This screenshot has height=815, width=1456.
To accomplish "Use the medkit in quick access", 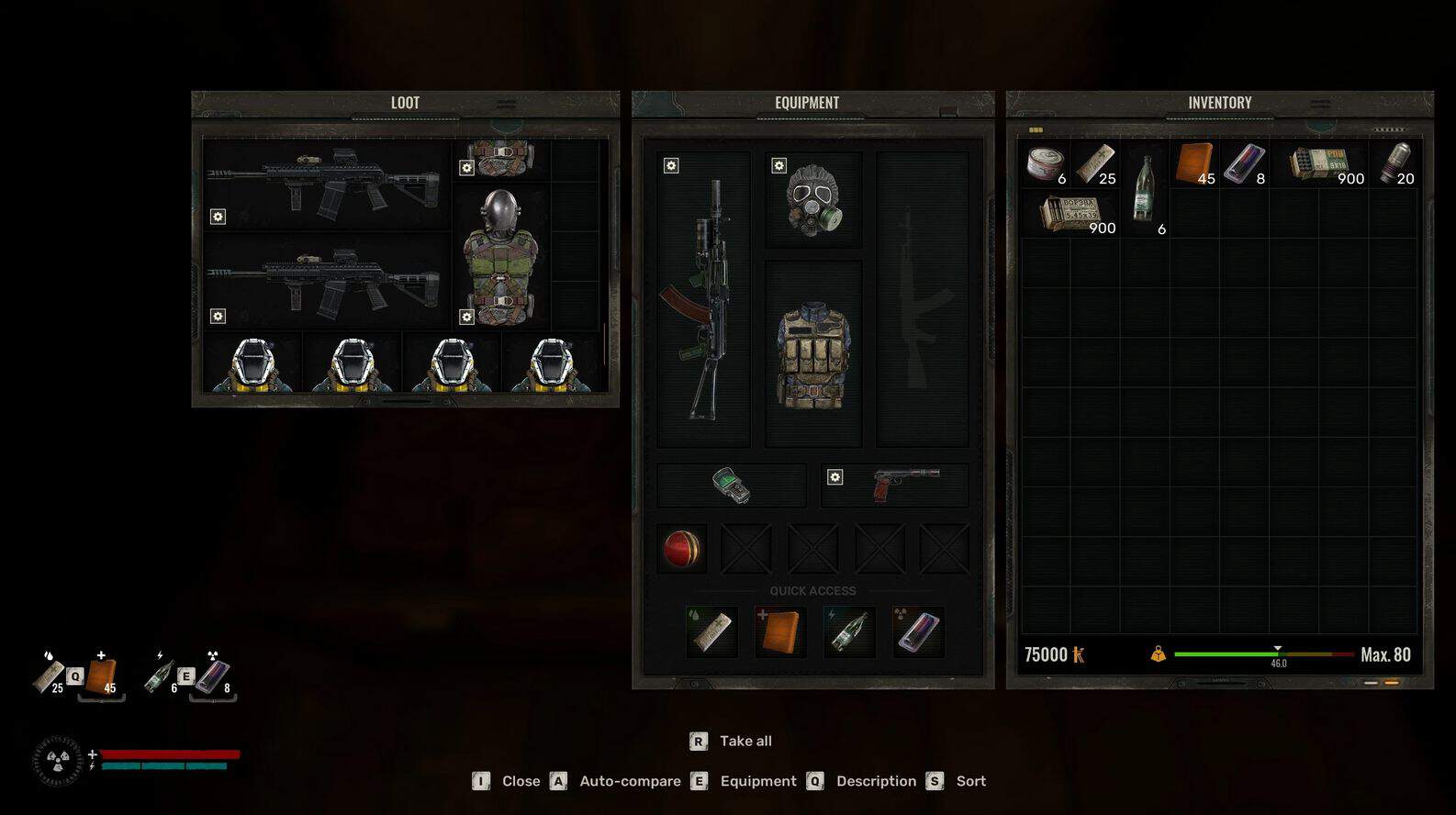I will (779, 631).
